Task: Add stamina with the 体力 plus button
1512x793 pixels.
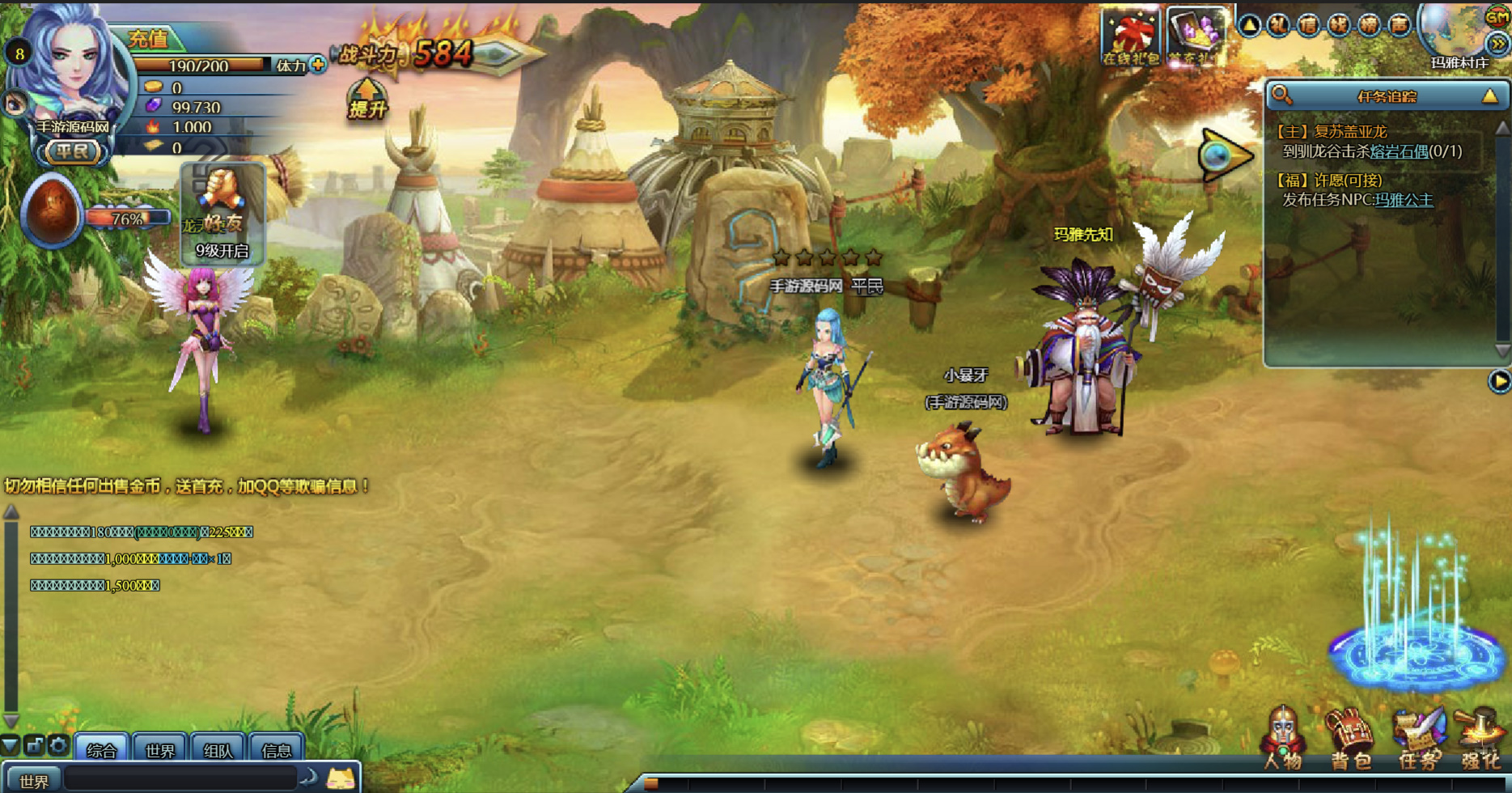Action: 318,65
